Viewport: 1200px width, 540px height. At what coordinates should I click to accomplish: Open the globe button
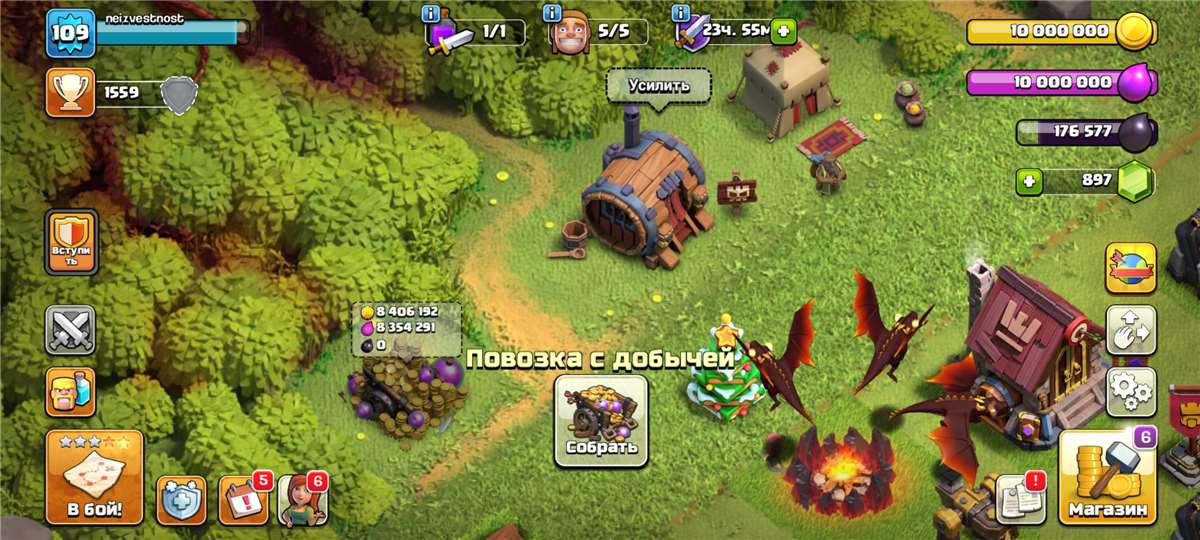pos(1131,268)
